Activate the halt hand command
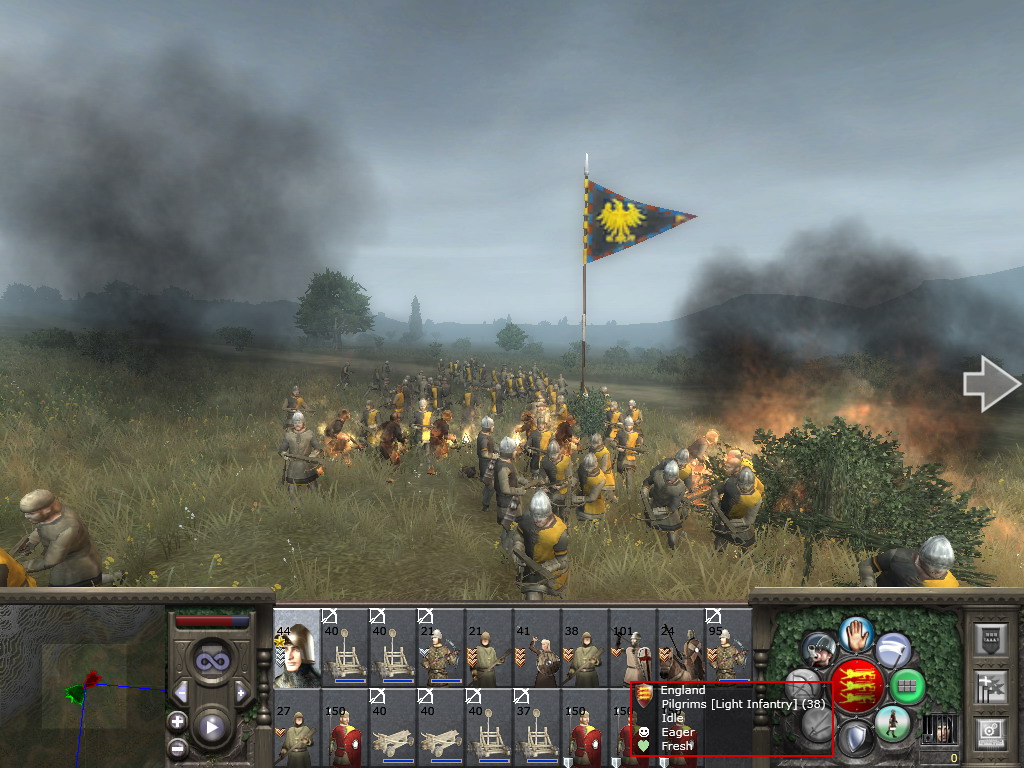Image resolution: width=1024 pixels, height=768 pixels. [856, 632]
